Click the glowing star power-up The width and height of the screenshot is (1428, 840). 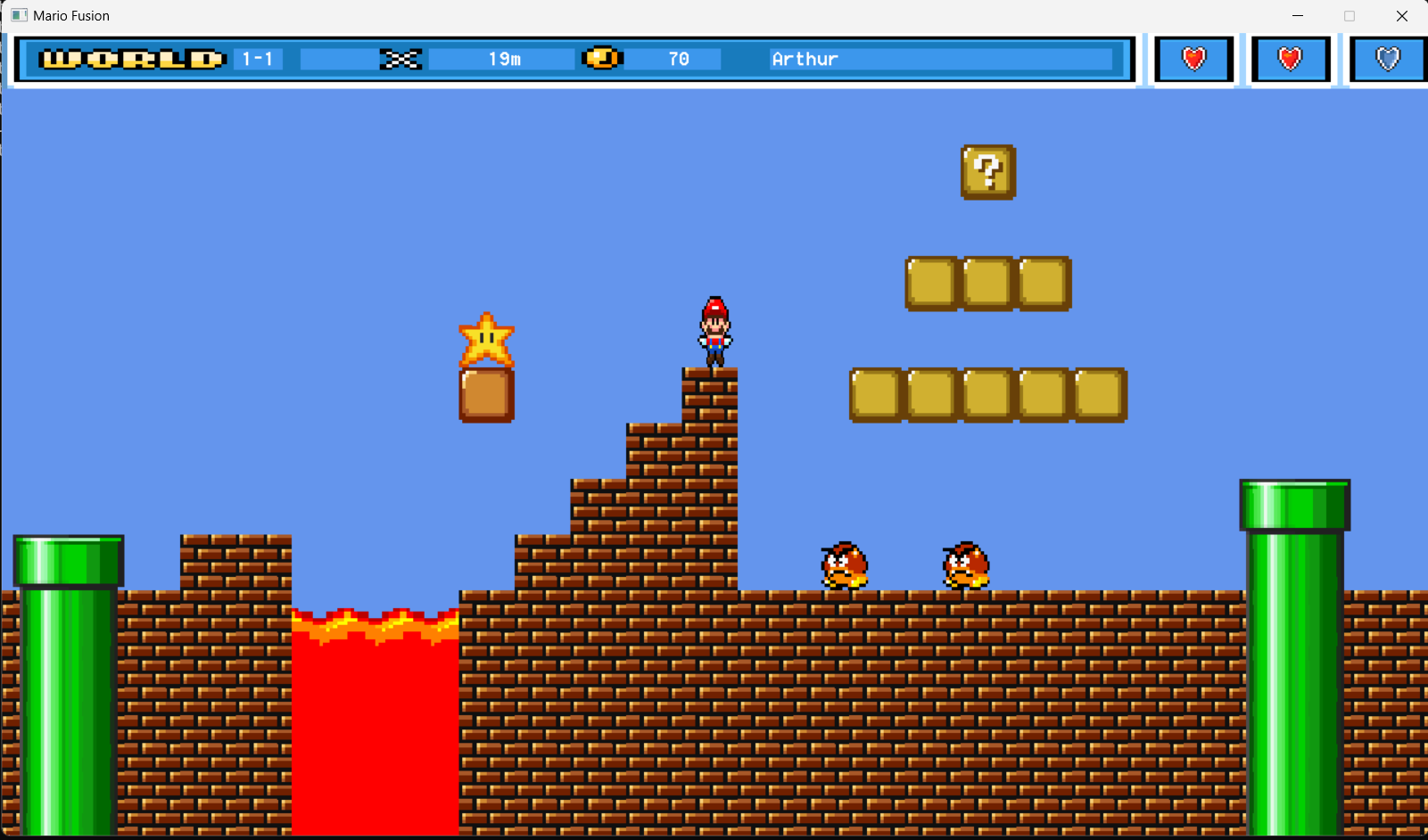[485, 340]
